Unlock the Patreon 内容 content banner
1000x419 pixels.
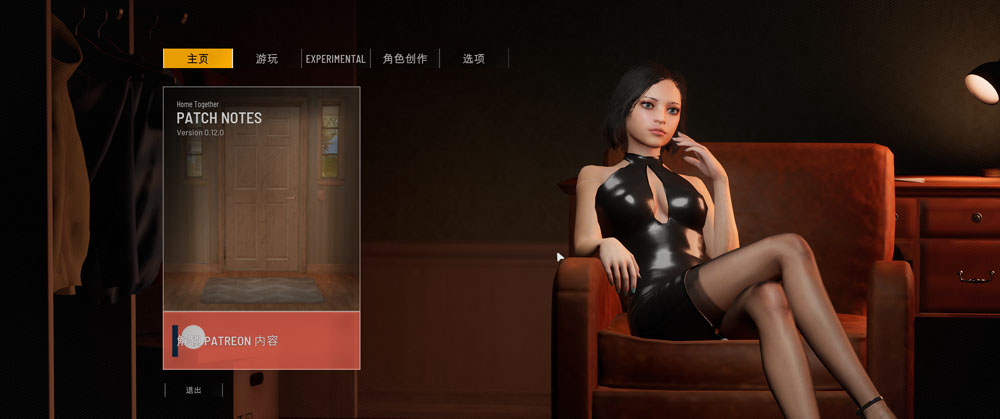pos(261,340)
